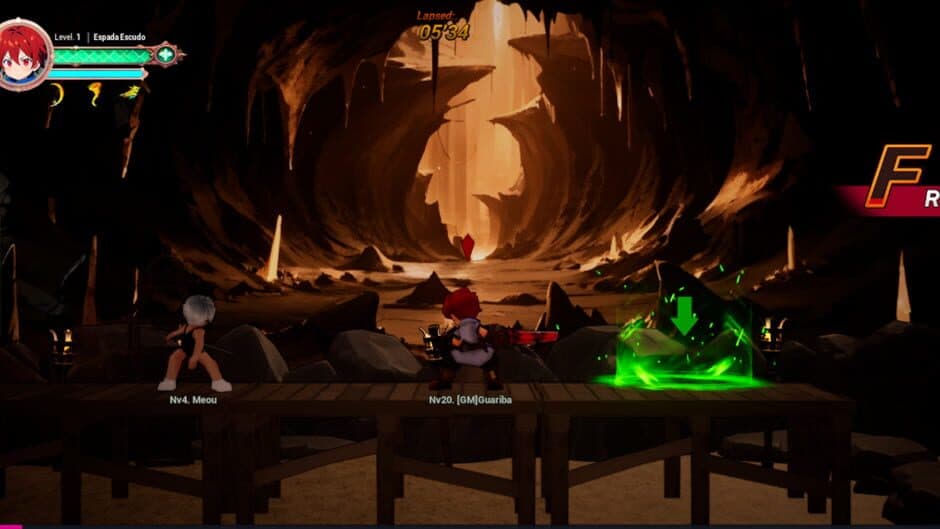940x529 pixels.
Task: Use the yellow-green dash skill icon
Action: (x=130, y=92)
